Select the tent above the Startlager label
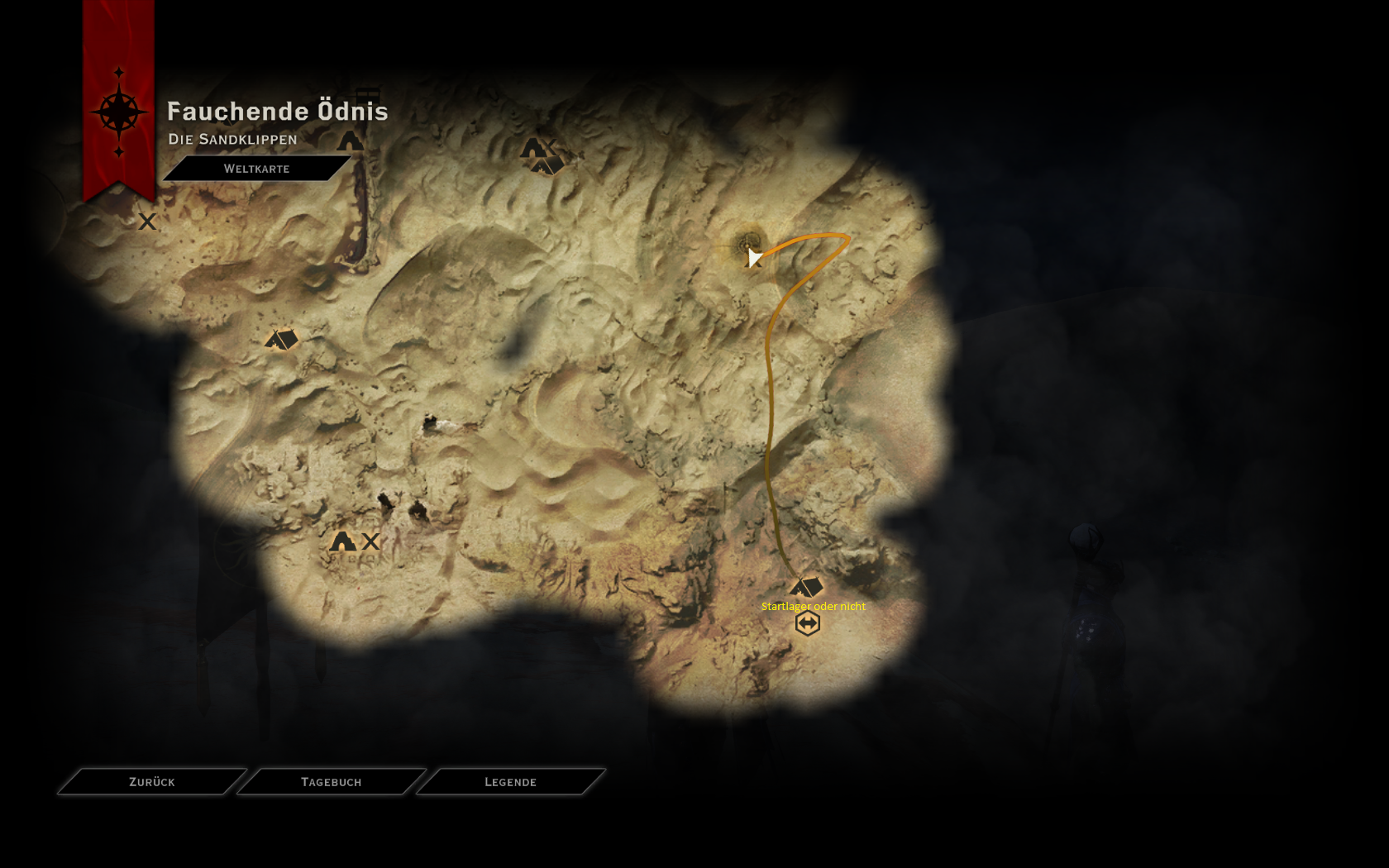1389x868 pixels. click(x=807, y=587)
